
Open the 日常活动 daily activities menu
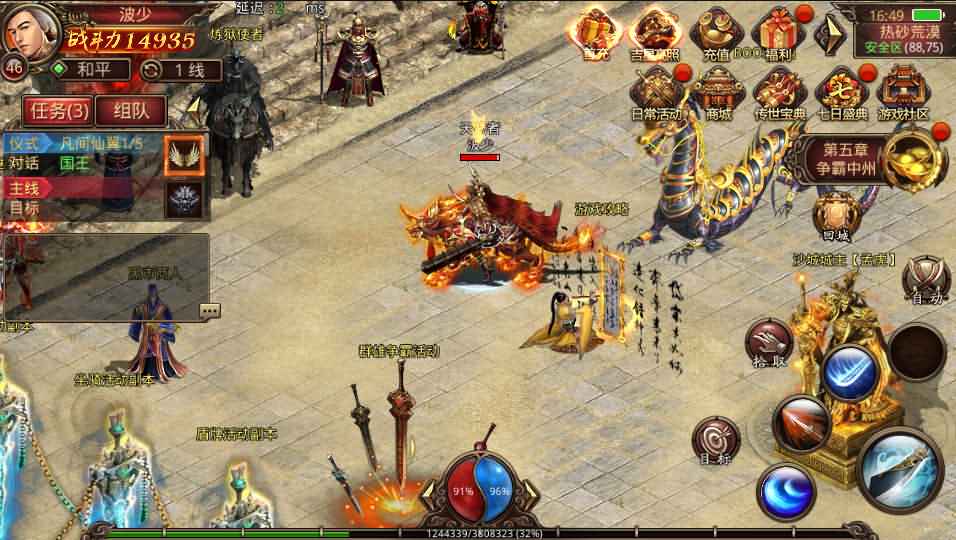point(656,92)
